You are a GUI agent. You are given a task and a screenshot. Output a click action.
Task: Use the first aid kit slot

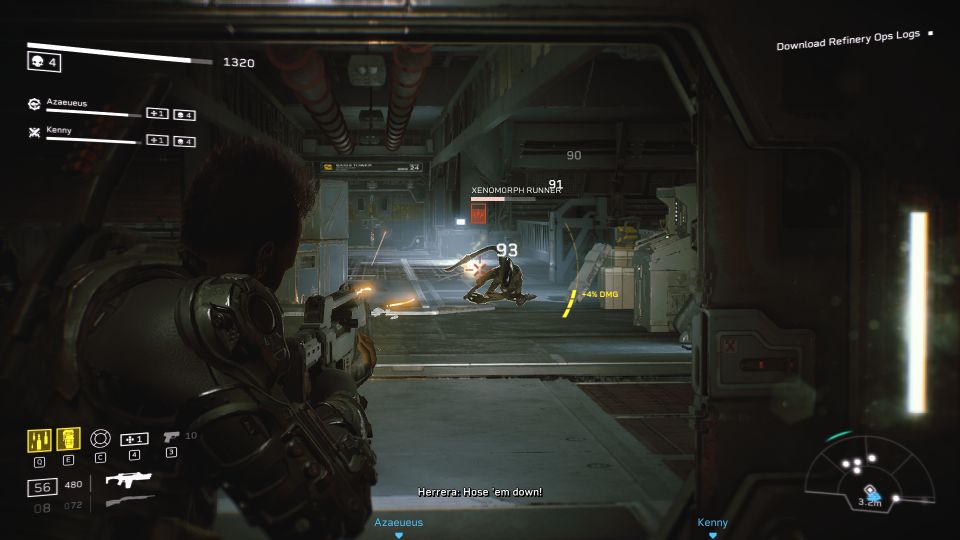tap(134, 440)
